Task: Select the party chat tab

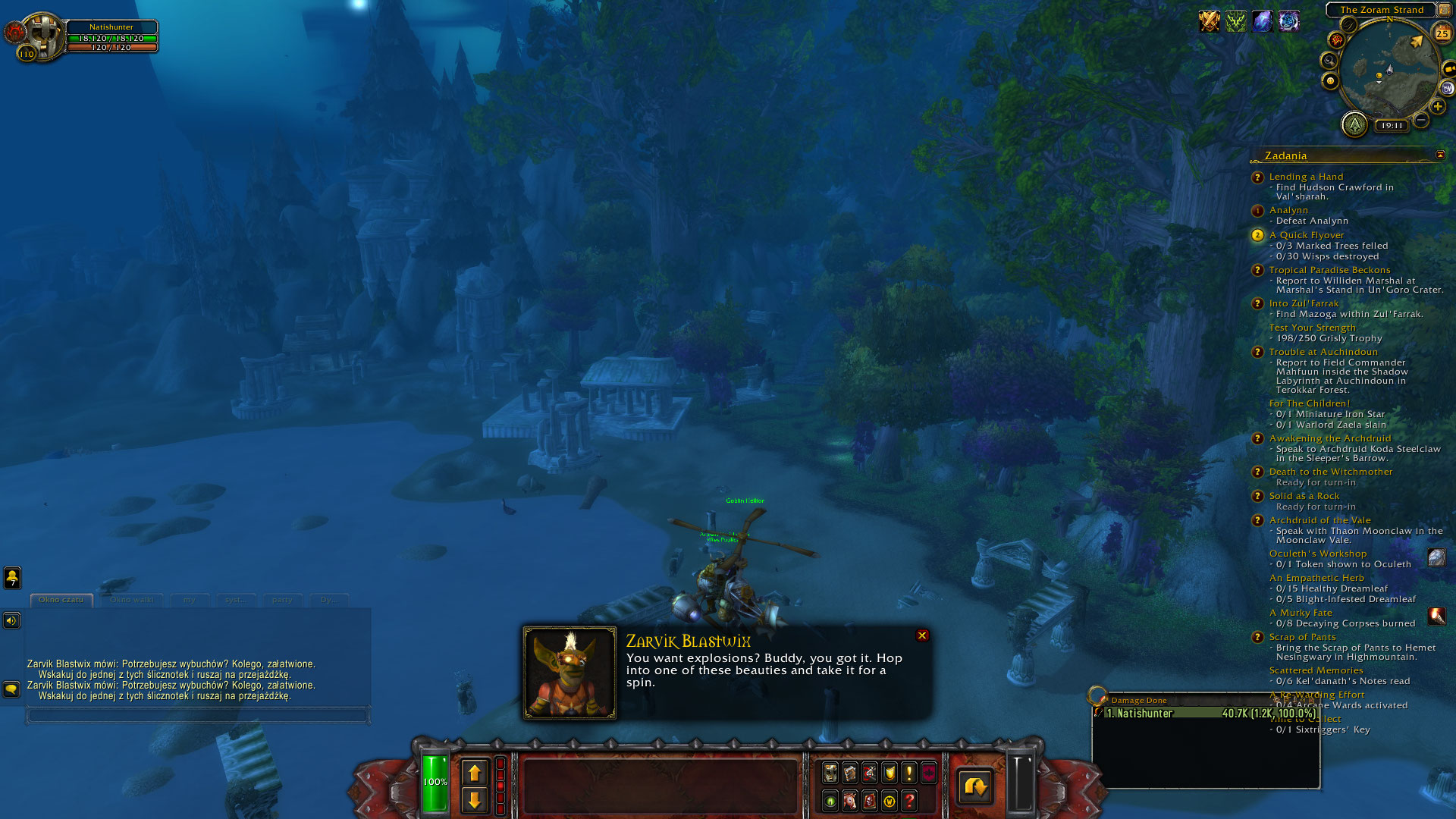Action: pos(281,599)
